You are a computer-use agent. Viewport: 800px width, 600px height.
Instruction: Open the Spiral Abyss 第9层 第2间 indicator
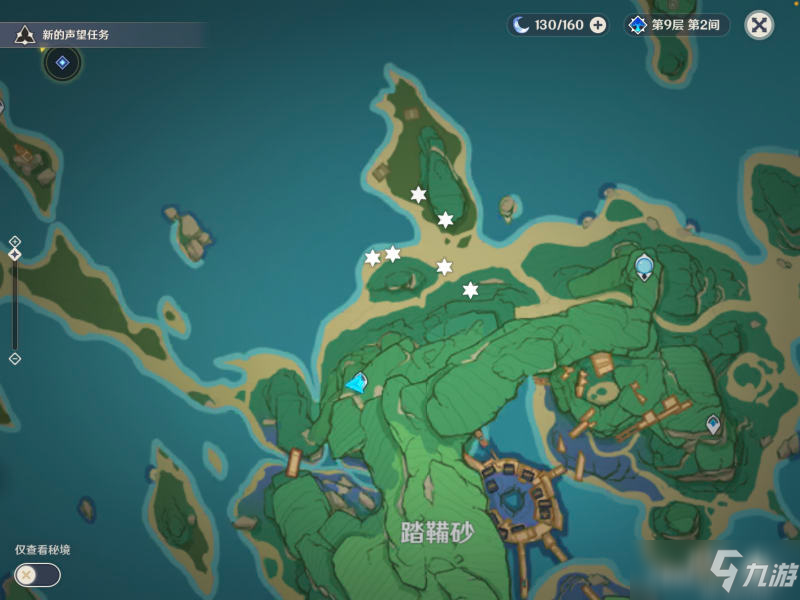point(677,25)
